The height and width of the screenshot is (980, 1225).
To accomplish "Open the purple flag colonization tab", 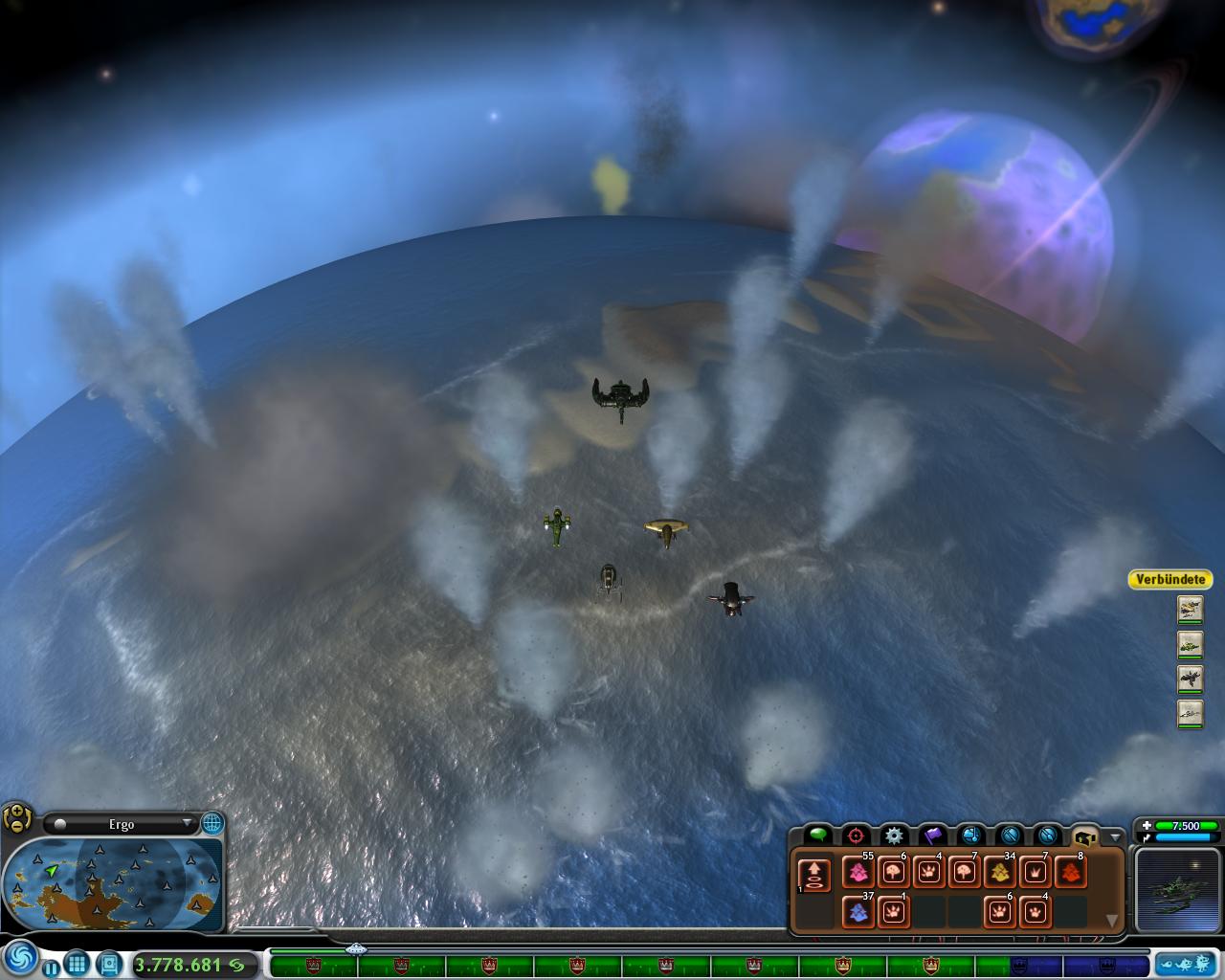I will tap(932, 835).
